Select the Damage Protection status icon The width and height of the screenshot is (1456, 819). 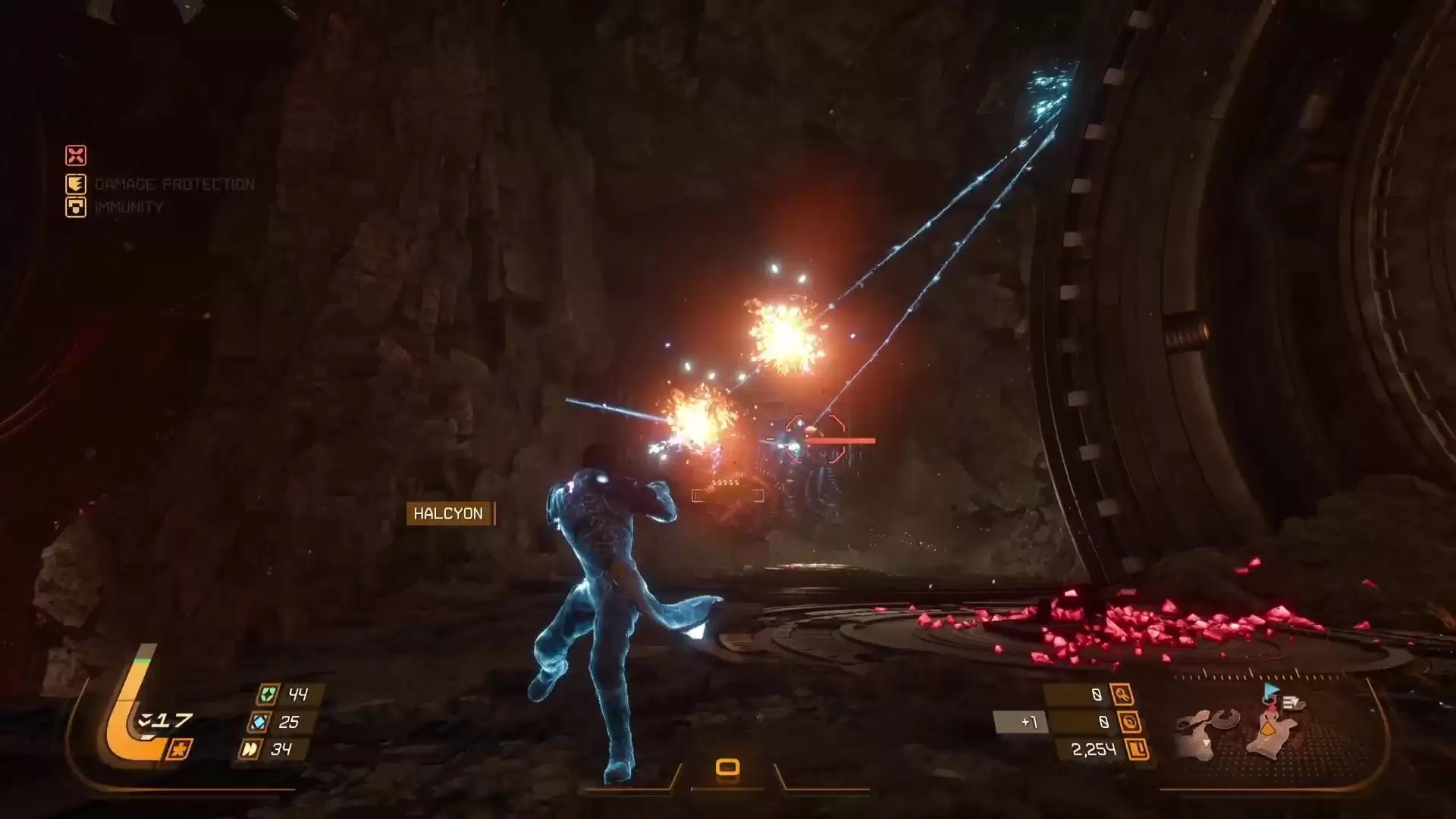click(76, 184)
